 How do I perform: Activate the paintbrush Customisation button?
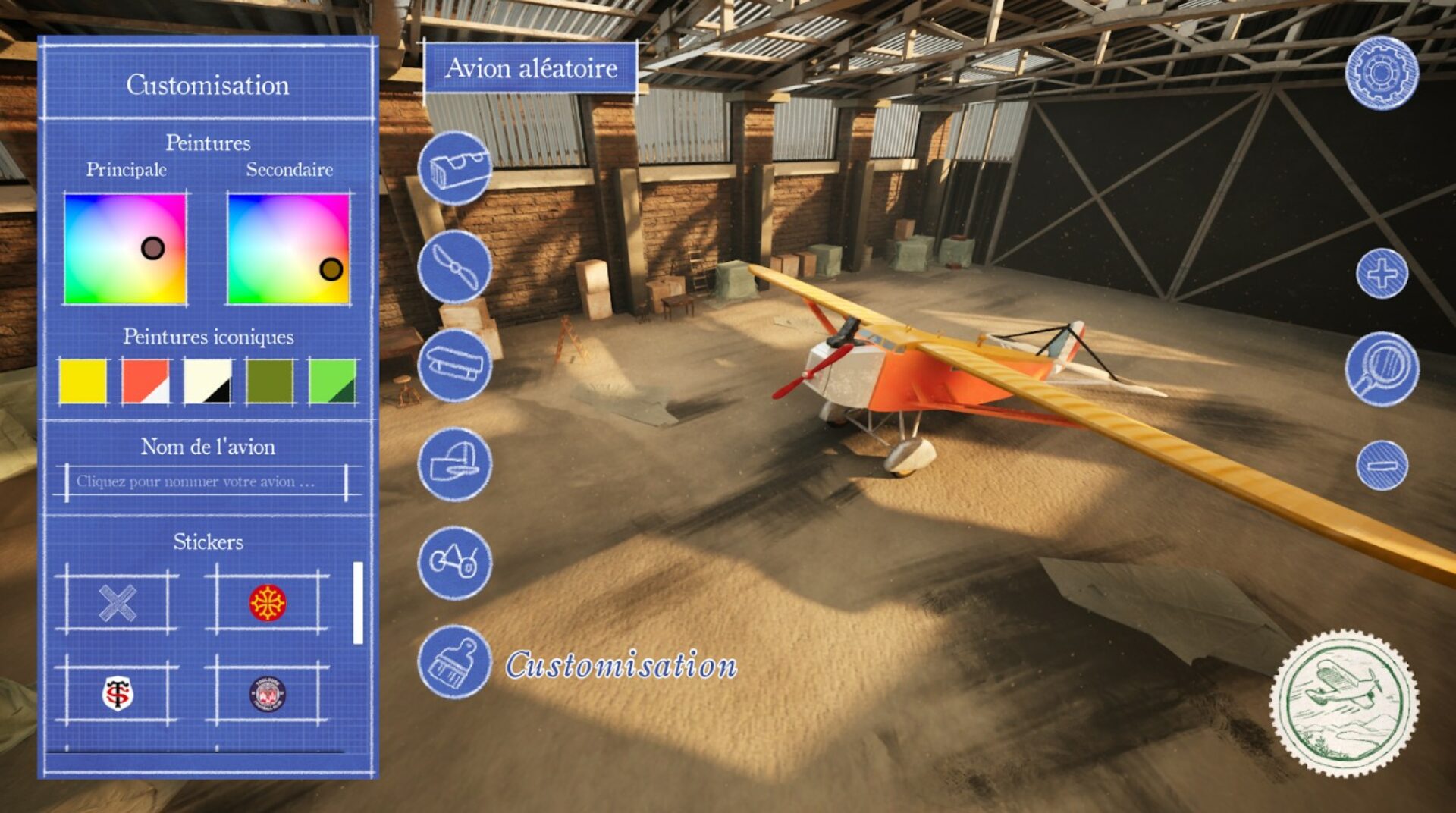click(454, 662)
